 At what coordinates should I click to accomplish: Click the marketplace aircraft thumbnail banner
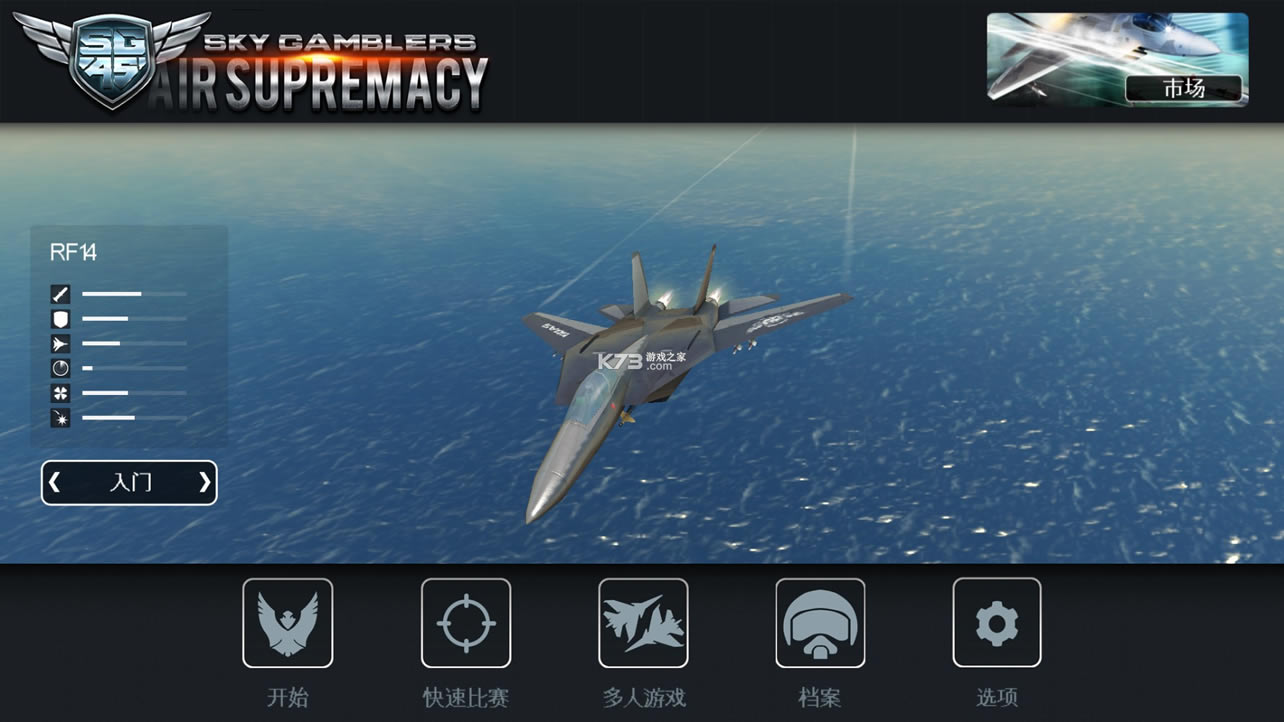point(1116,58)
